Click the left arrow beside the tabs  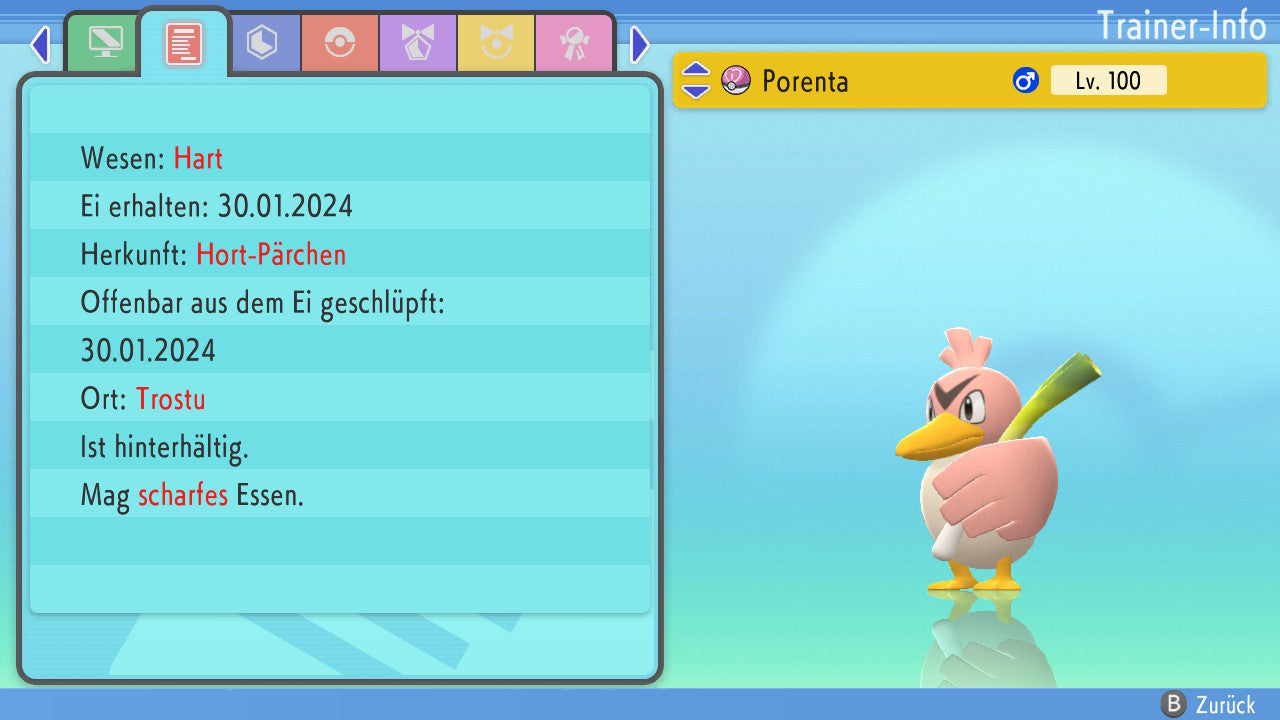click(x=40, y=44)
